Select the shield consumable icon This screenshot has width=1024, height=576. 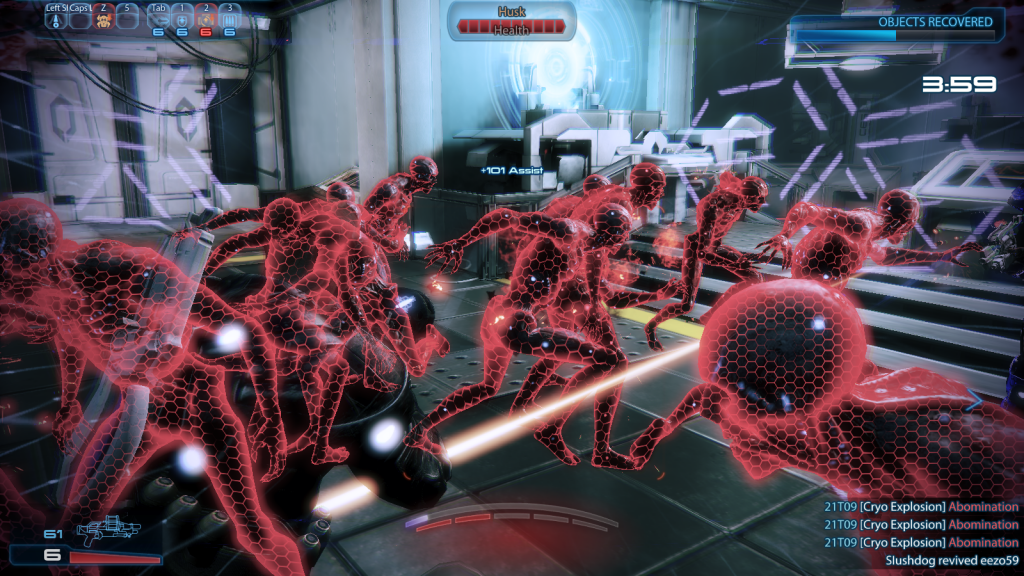coord(182,19)
